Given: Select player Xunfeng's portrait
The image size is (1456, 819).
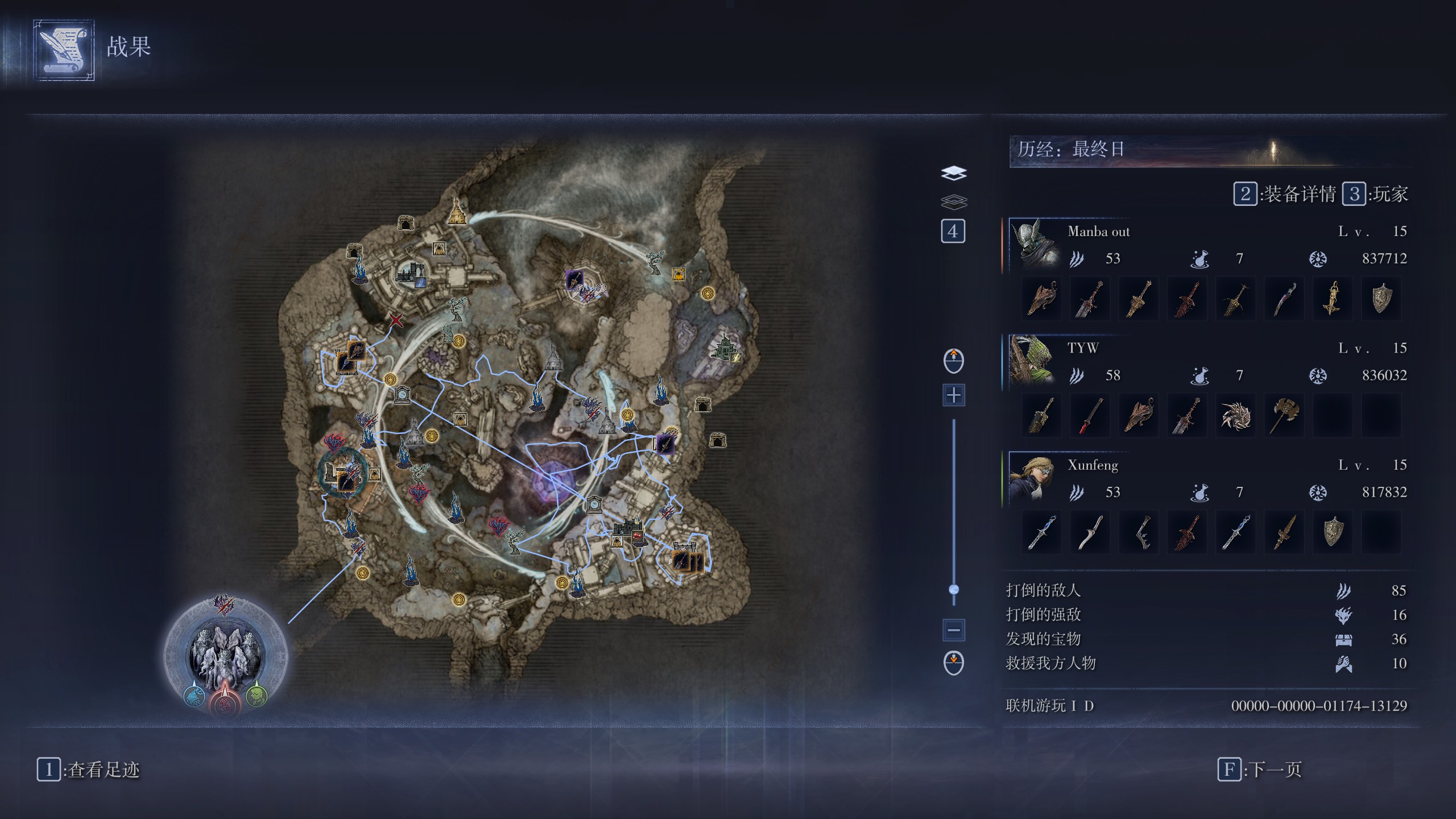Looking at the screenshot, I should click(x=1033, y=477).
